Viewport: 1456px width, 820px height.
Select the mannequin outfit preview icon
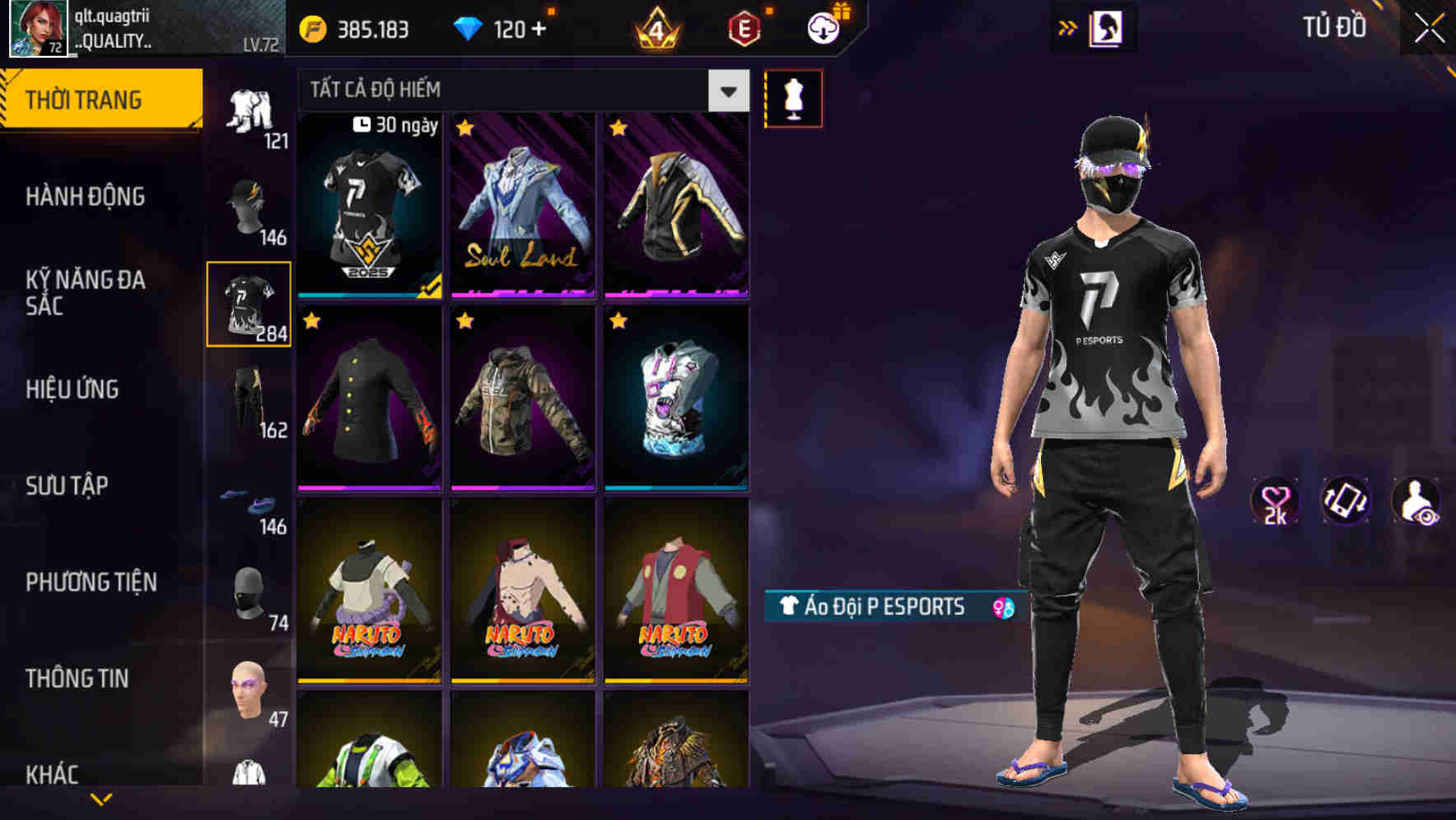[793, 97]
